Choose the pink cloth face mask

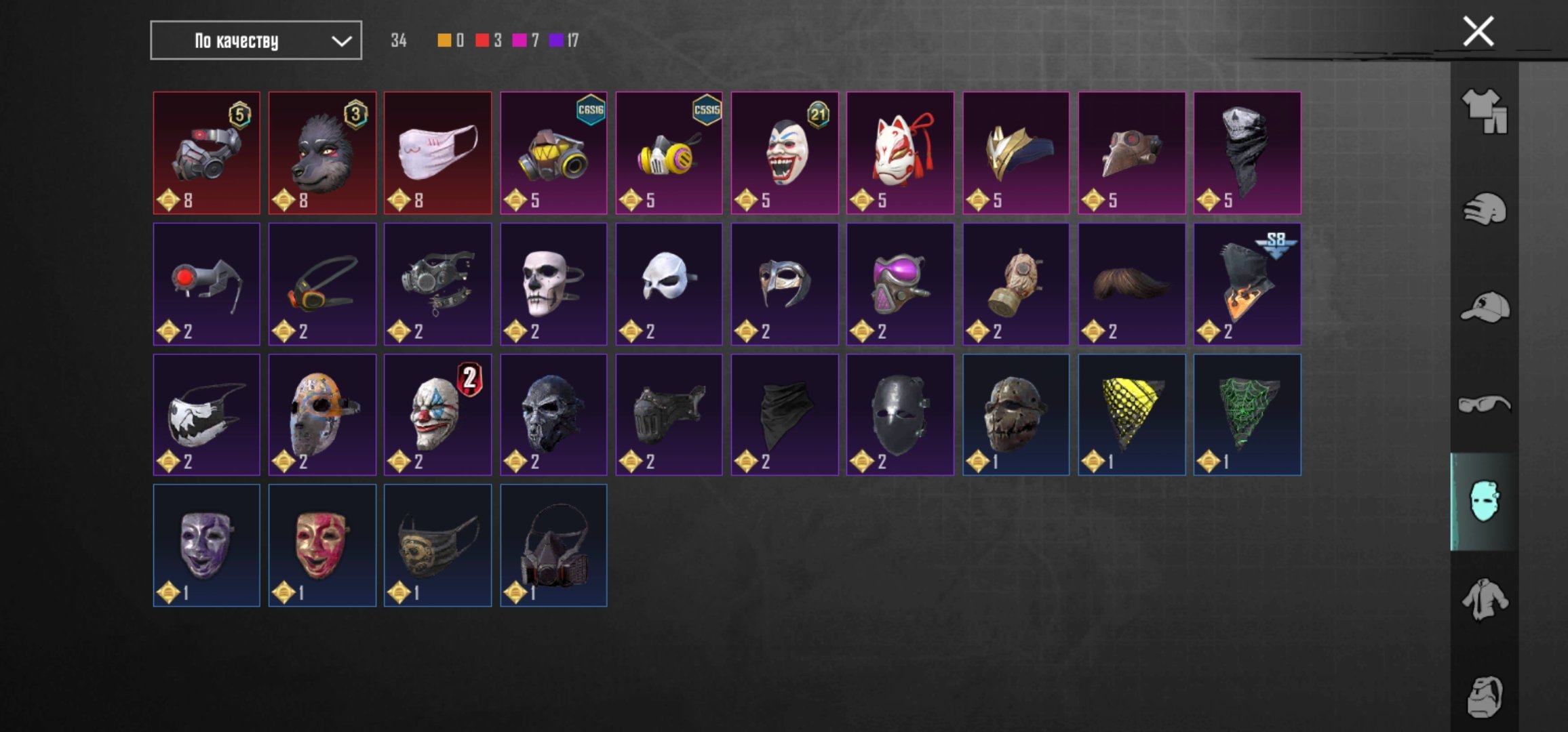[437, 153]
